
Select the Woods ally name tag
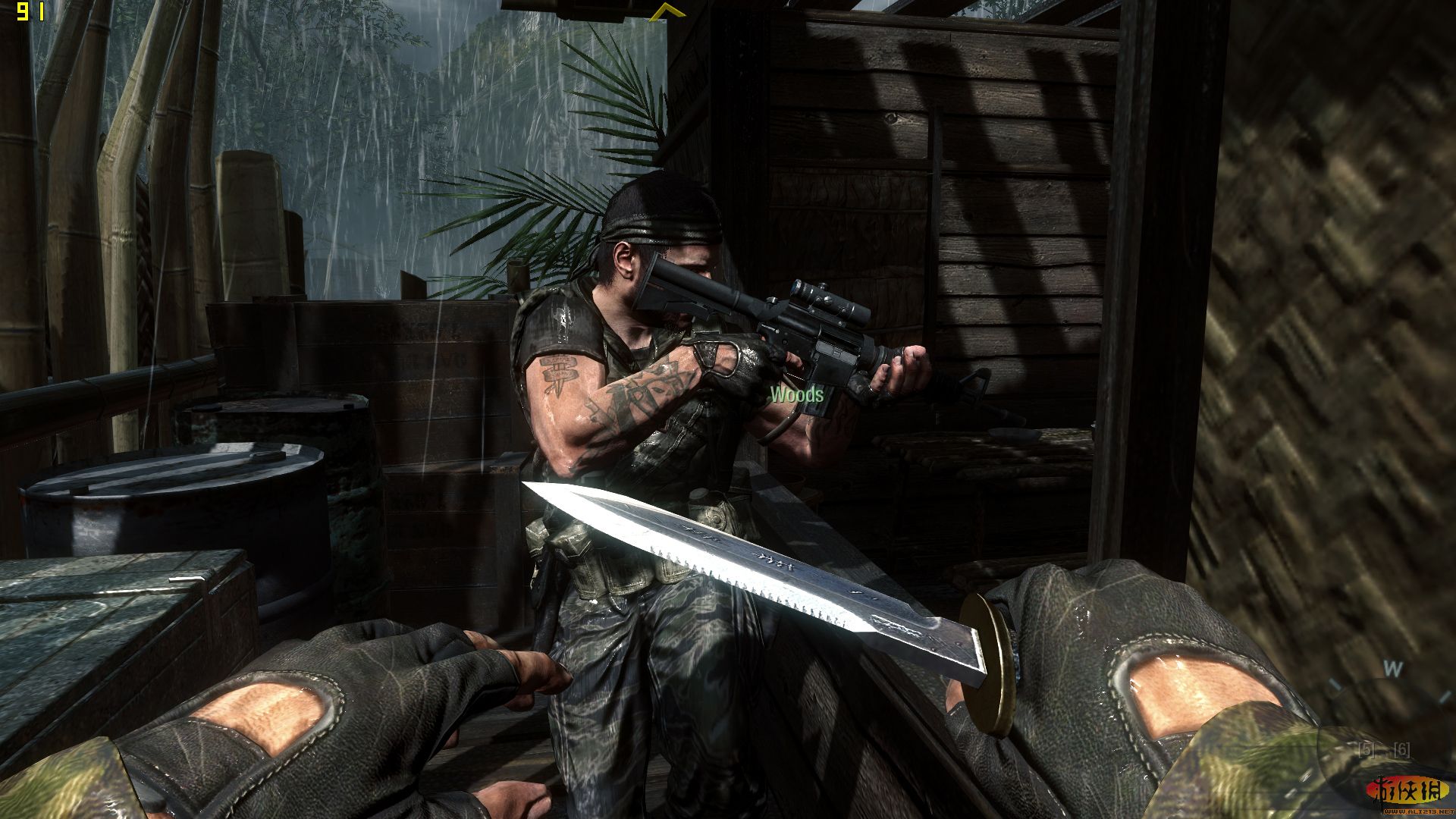point(796,394)
